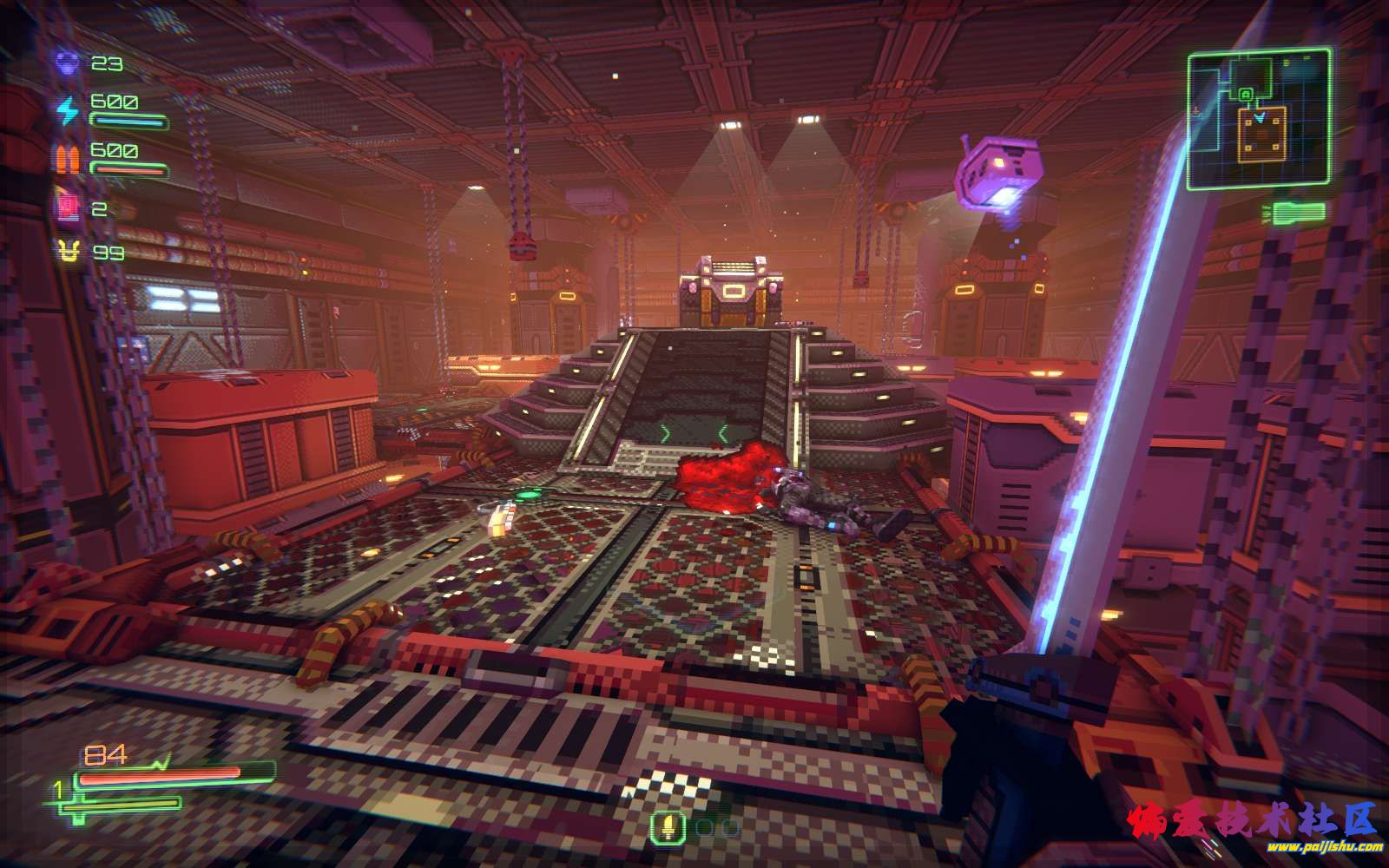The image size is (1389, 868).
Task: Click the pink keycard item icon
Action: click(68, 208)
